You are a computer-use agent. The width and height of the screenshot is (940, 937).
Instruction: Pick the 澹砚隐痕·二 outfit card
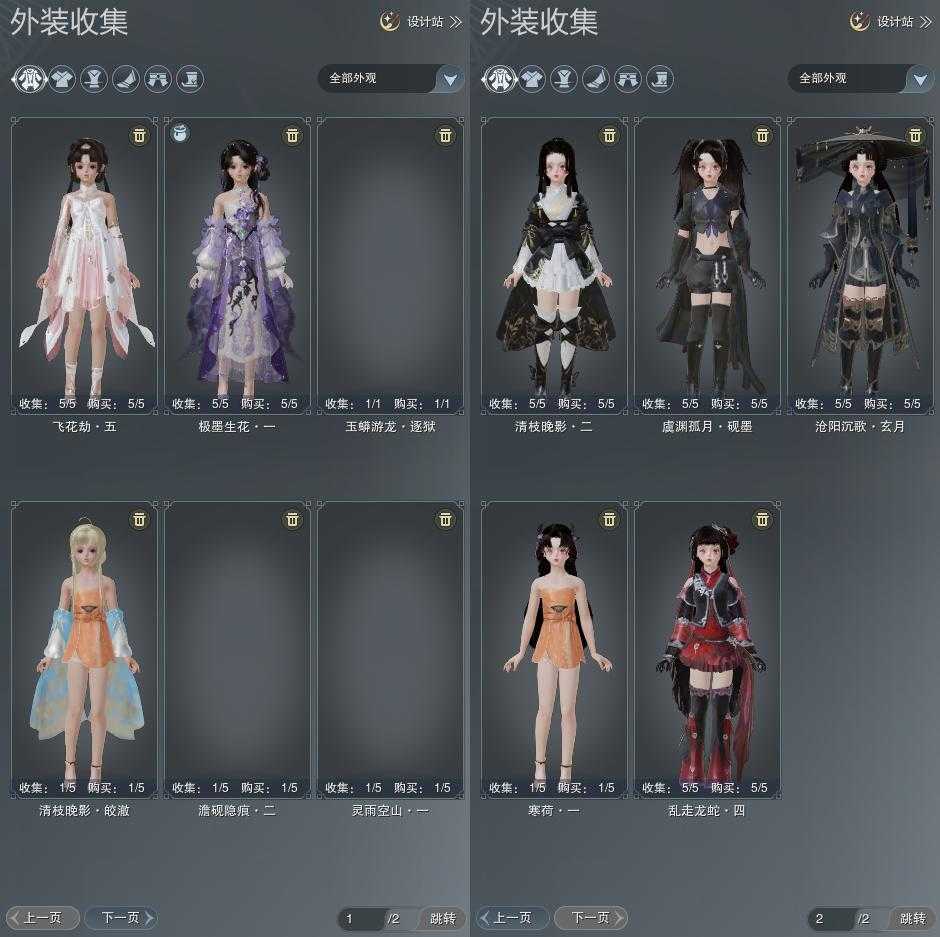(238, 650)
